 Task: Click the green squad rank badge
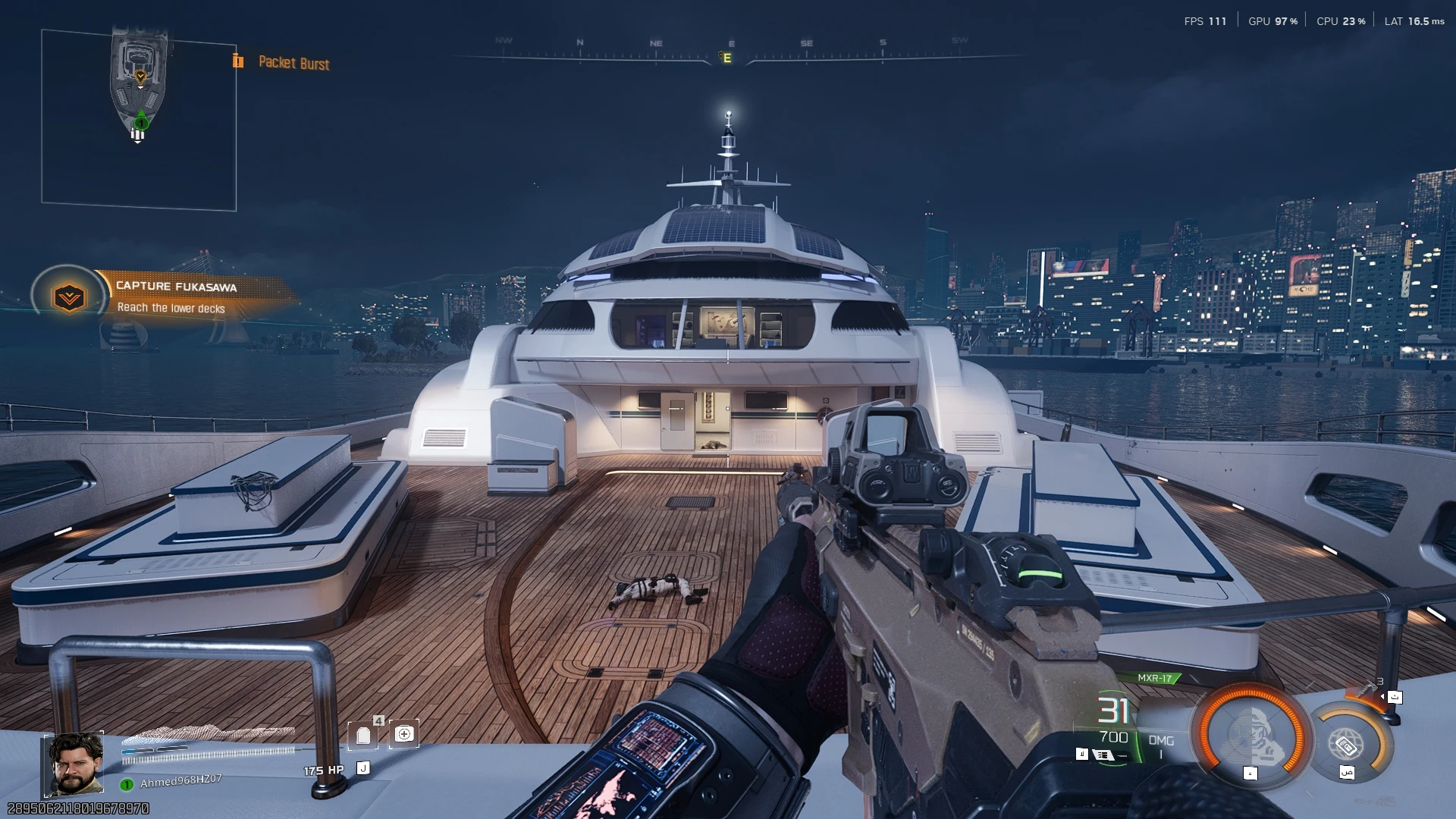tap(126, 783)
